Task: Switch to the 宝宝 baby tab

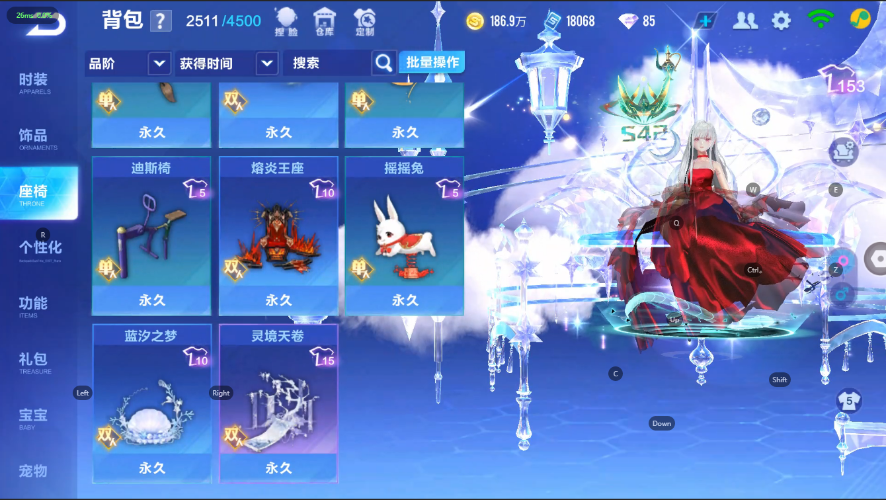Action: click(34, 416)
